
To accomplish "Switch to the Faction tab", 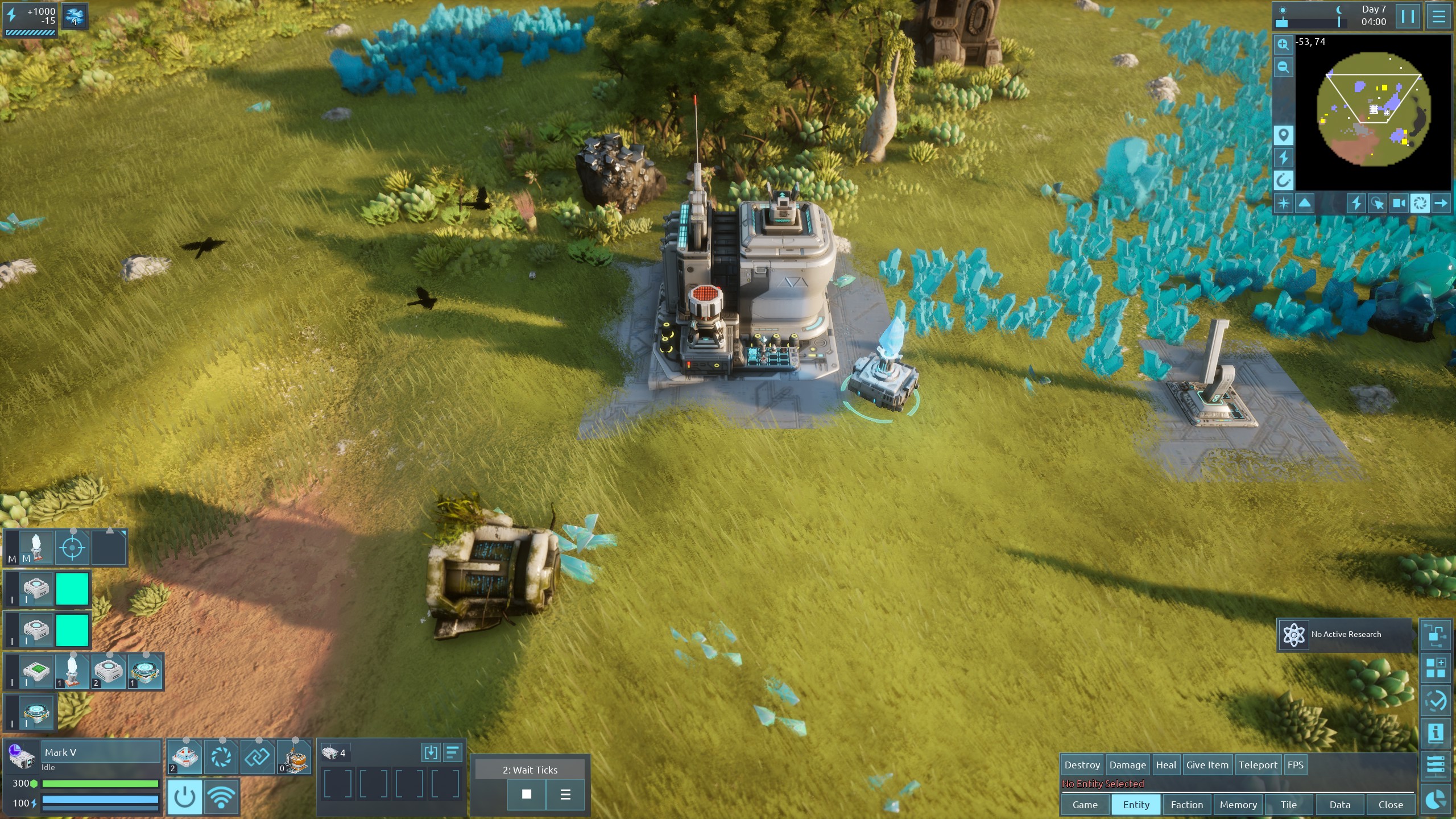I will (1187, 805).
